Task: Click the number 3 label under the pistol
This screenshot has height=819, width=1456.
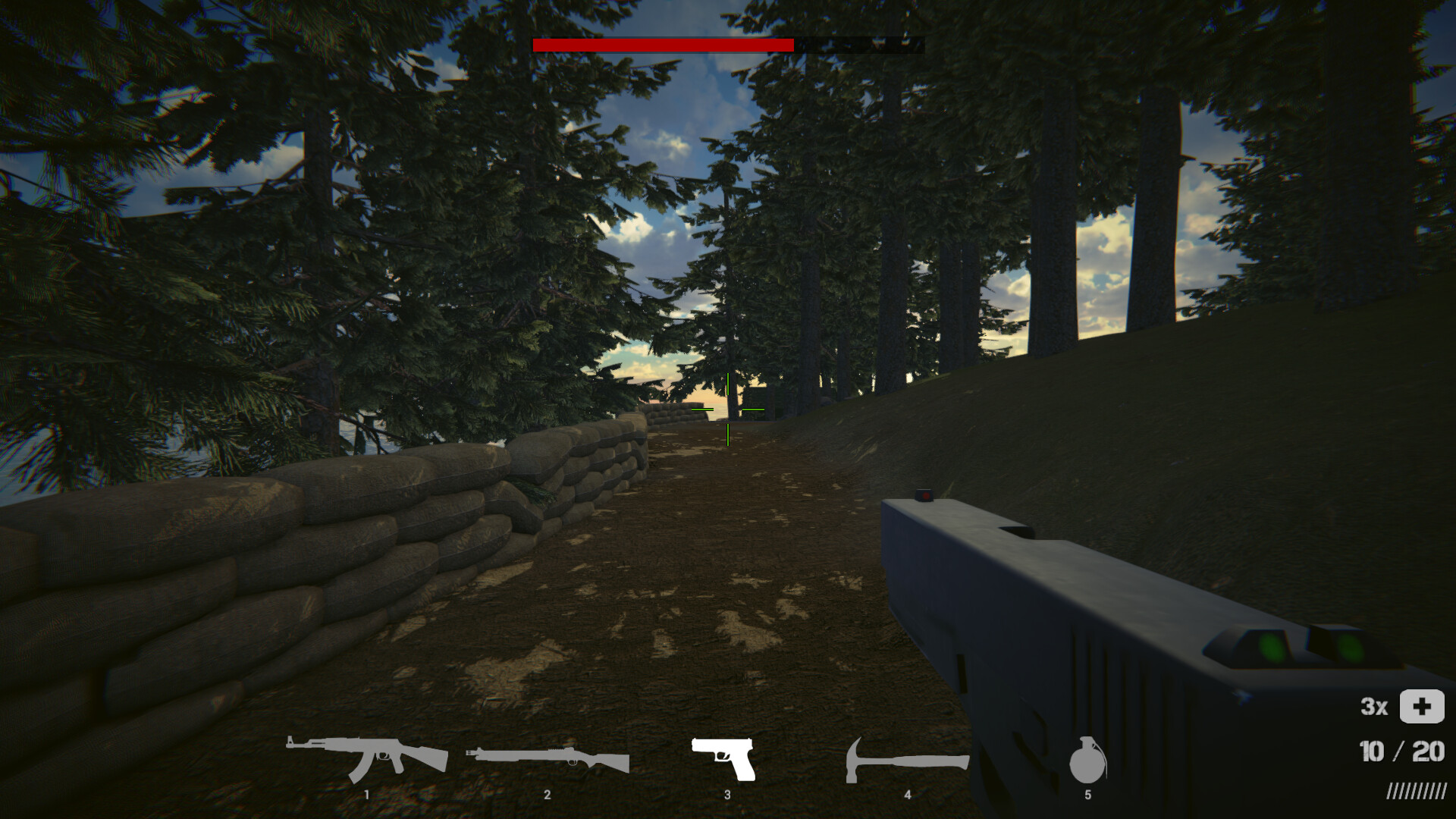Action: tap(726, 794)
